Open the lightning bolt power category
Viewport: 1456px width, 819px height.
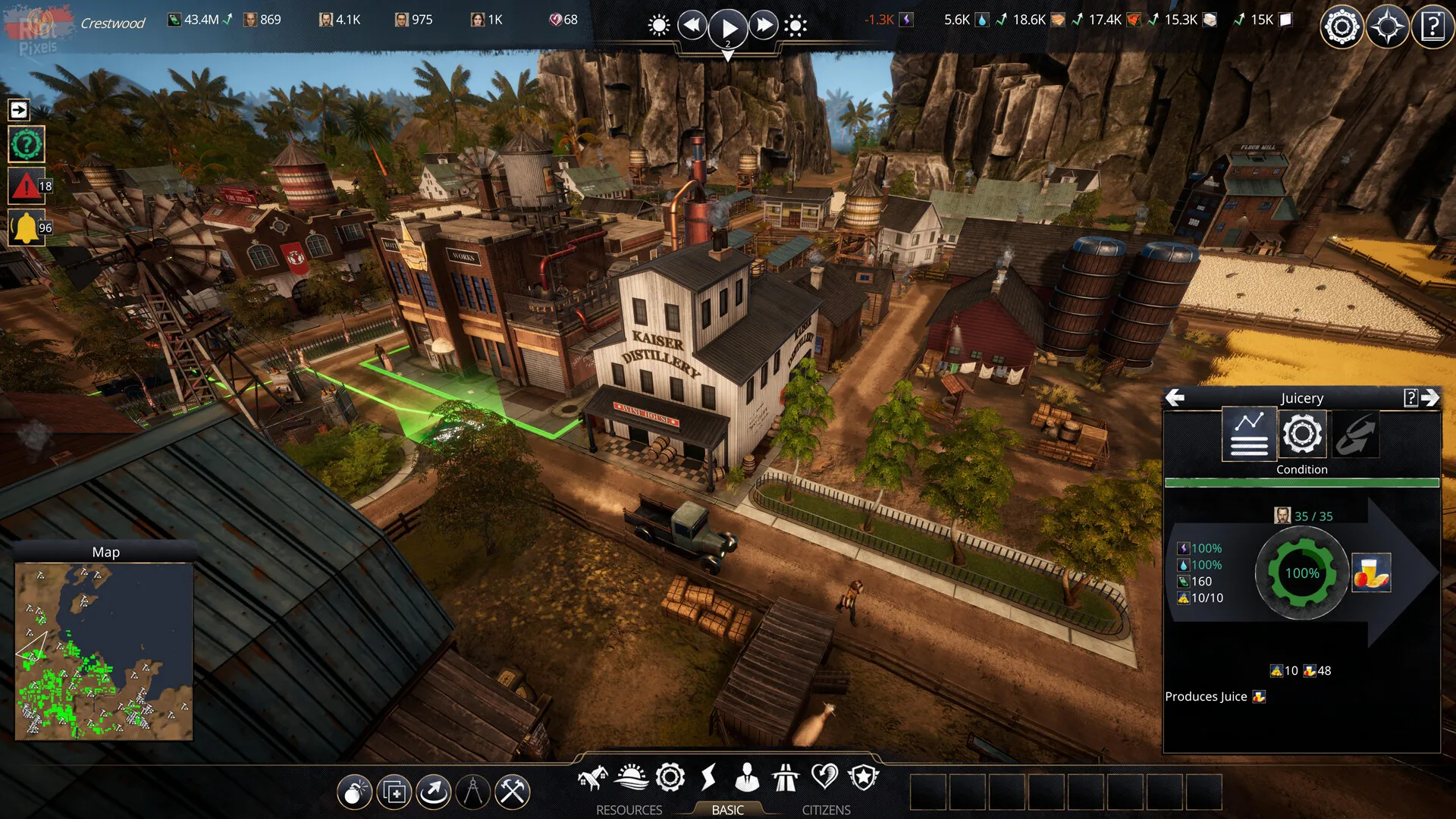[x=708, y=777]
